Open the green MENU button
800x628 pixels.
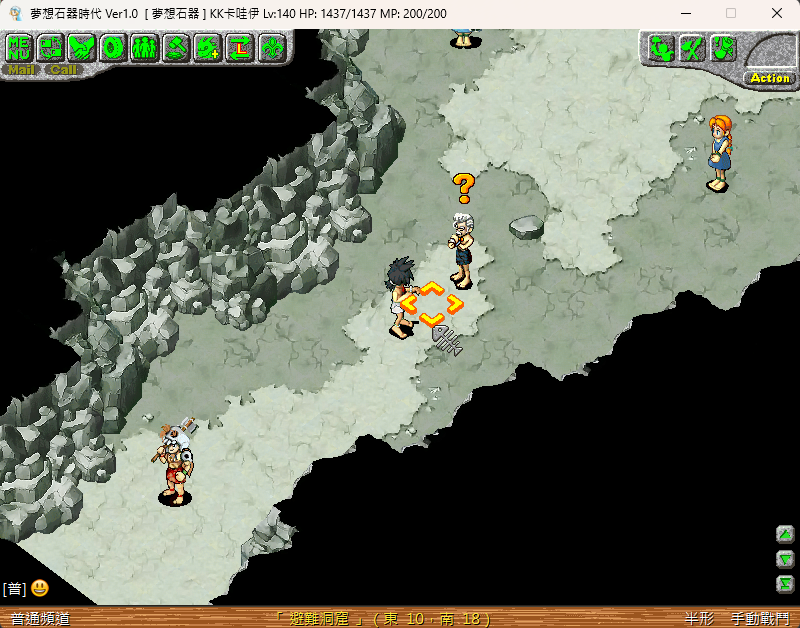[x=19, y=47]
